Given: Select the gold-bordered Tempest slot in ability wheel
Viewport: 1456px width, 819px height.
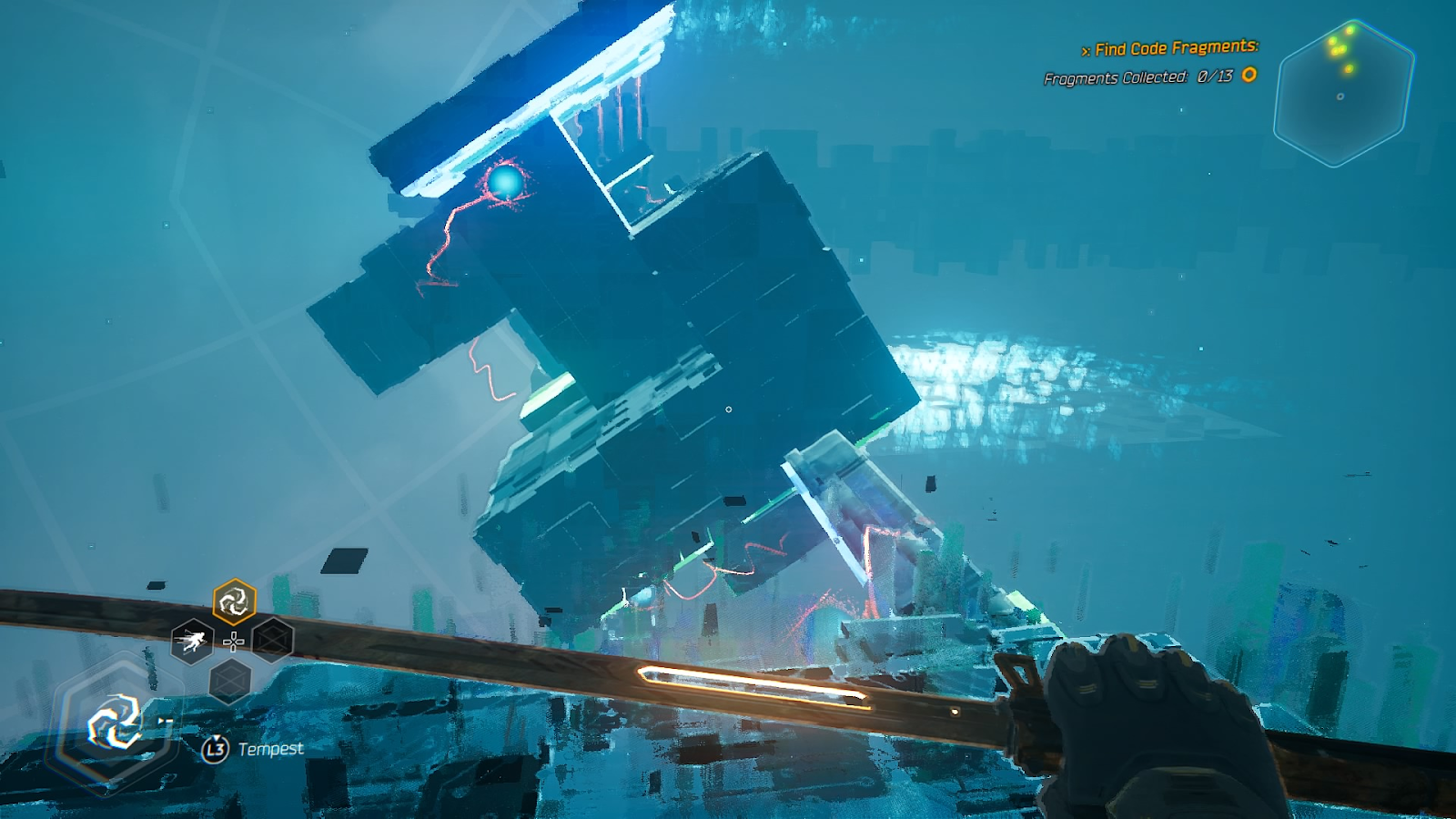Looking at the screenshot, I should (x=234, y=602).
